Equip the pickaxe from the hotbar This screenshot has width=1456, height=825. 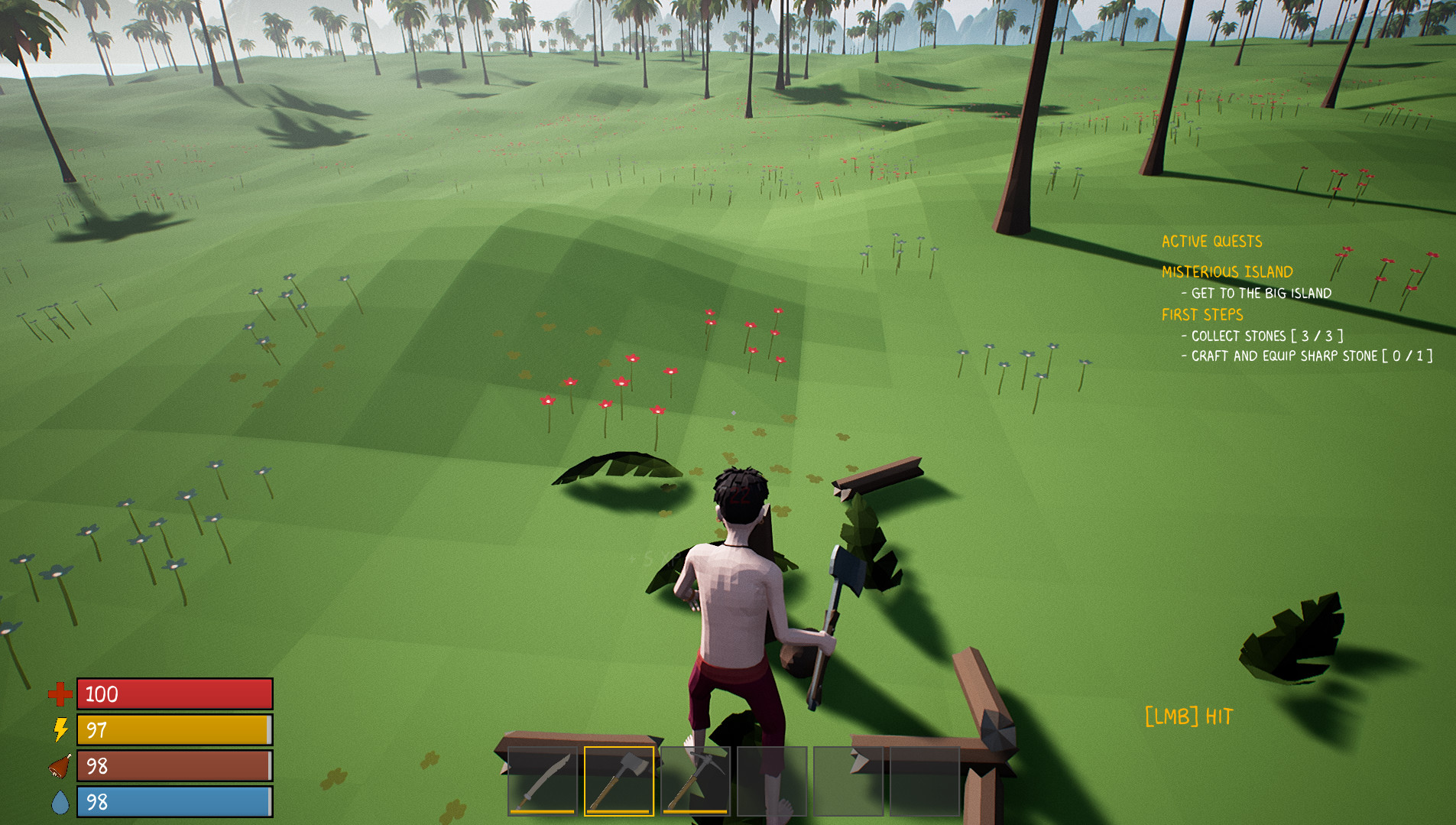point(696,781)
